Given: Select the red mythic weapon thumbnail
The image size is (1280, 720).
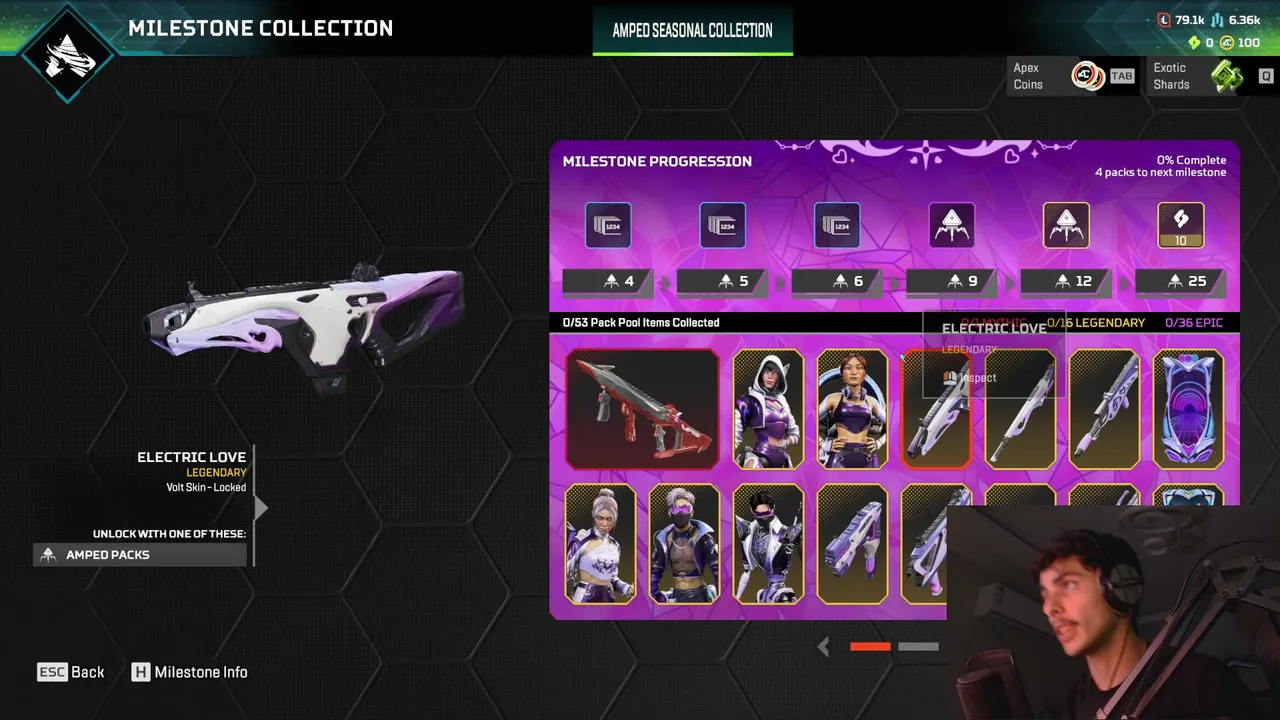Looking at the screenshot, I should [642, 409].
